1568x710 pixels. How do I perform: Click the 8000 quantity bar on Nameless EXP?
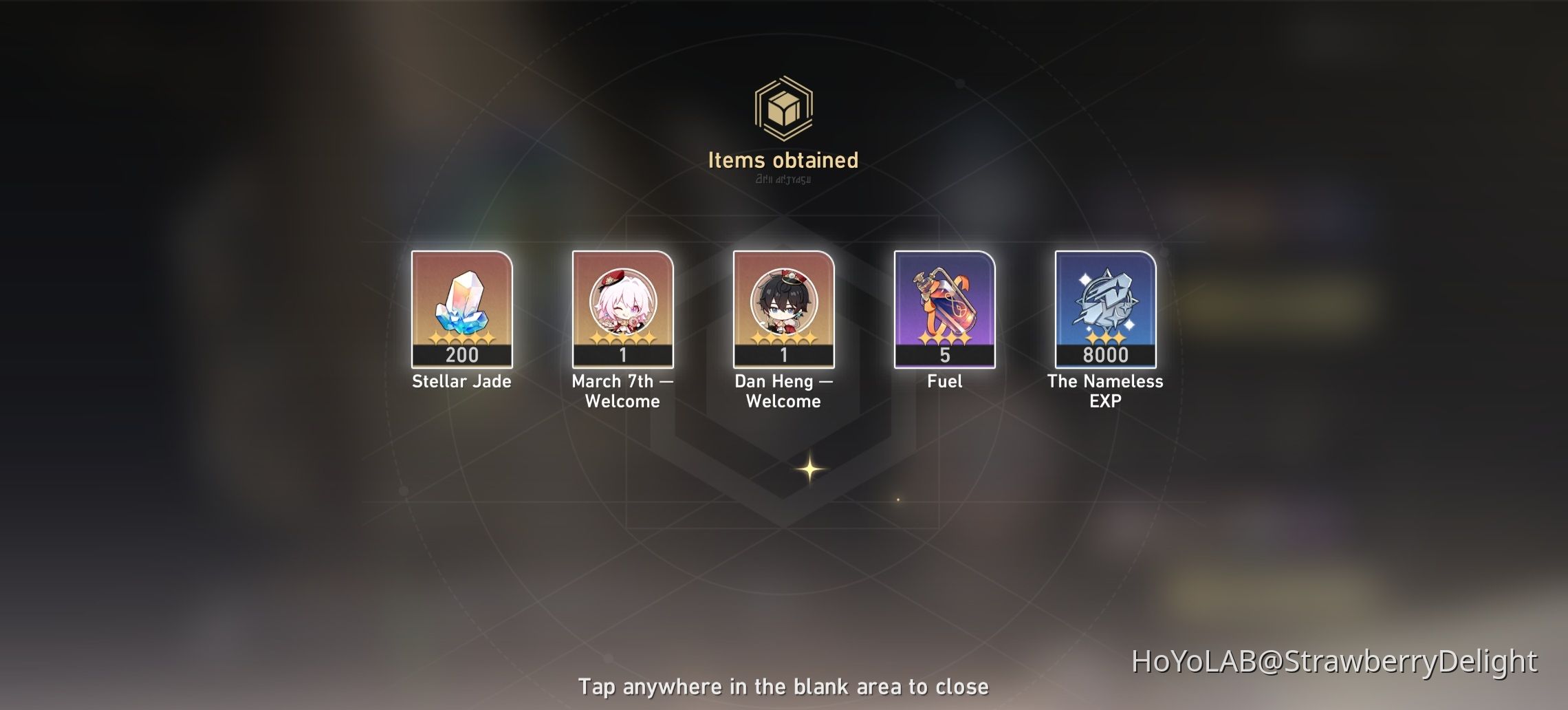[x=1106, y=354]
